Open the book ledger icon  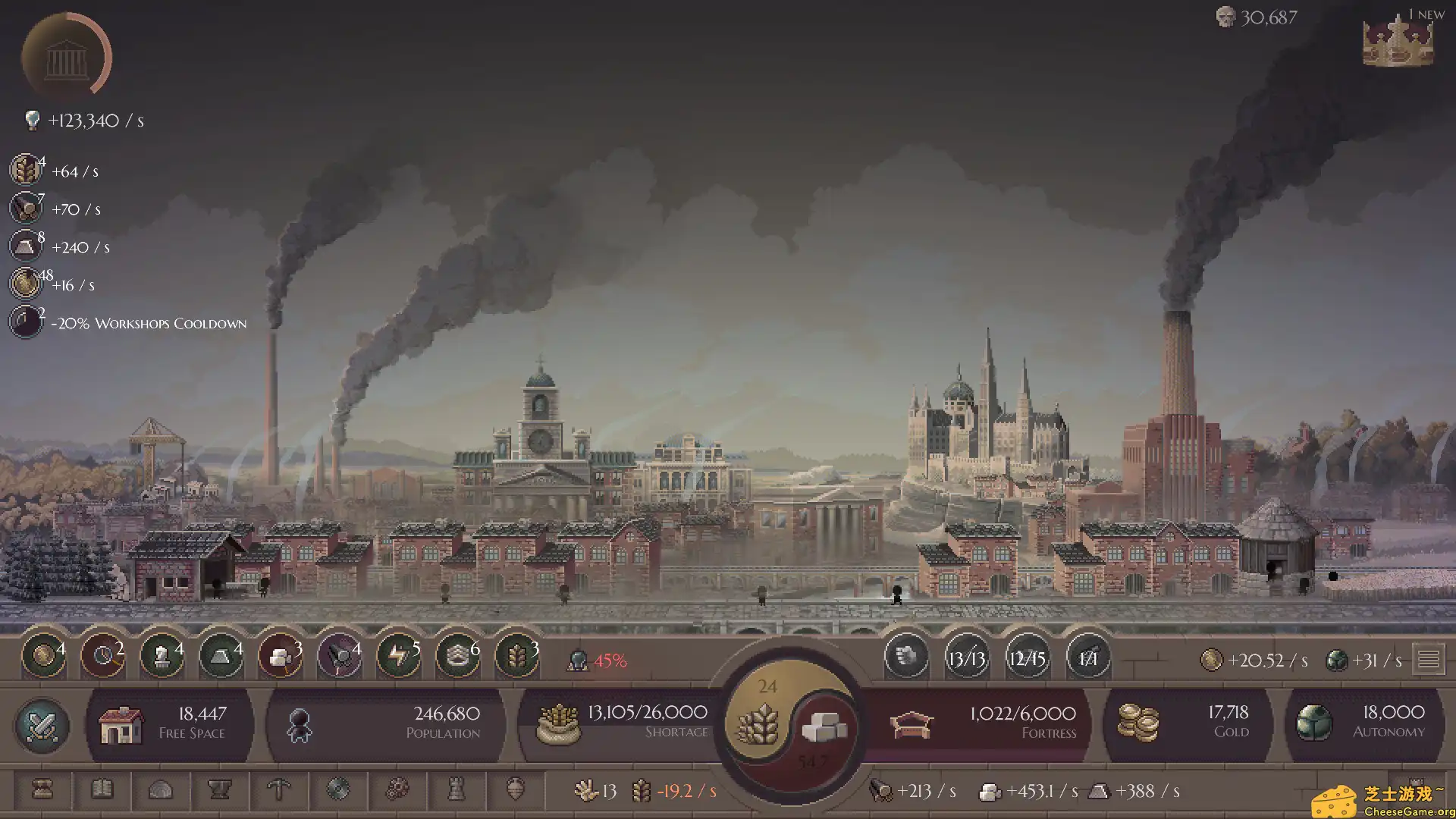click(x=103, y=790)
